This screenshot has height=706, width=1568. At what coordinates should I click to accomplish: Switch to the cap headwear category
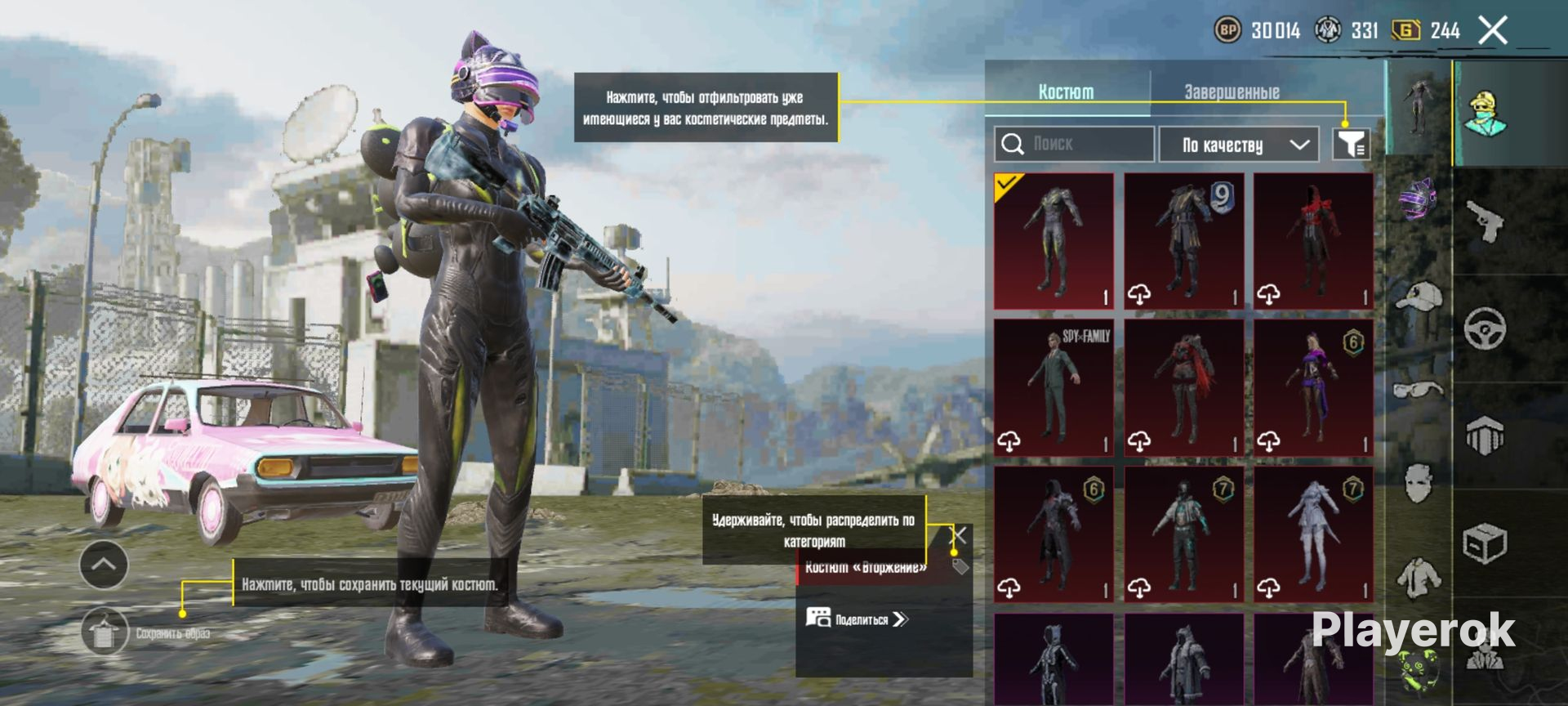click(x=1419, y=296)
